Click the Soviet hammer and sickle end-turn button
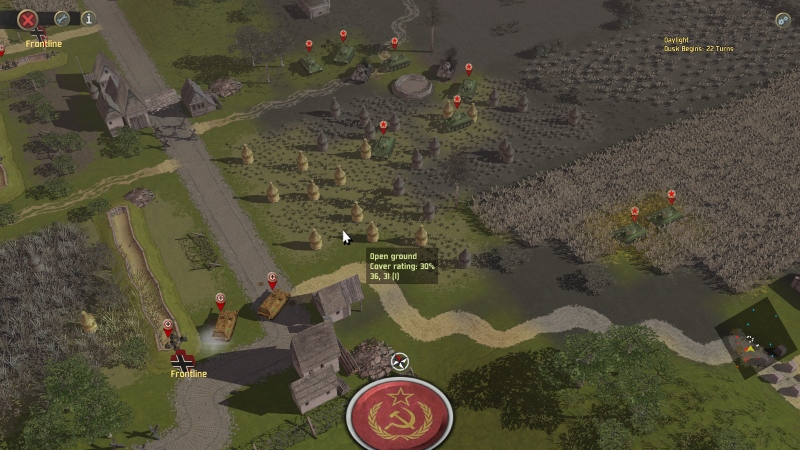 [398, 415]
